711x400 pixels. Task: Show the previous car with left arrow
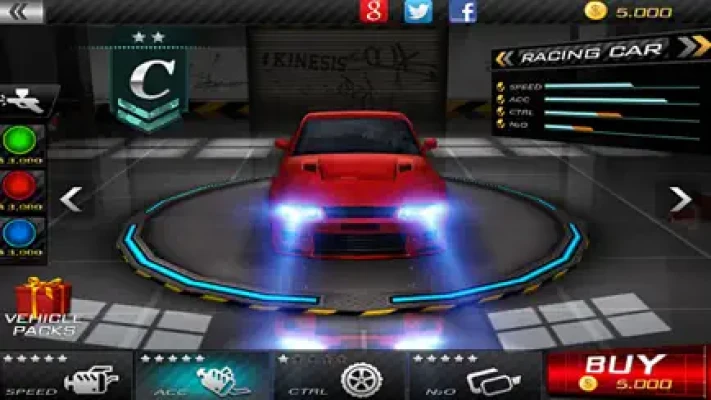[x=70, y=199]
